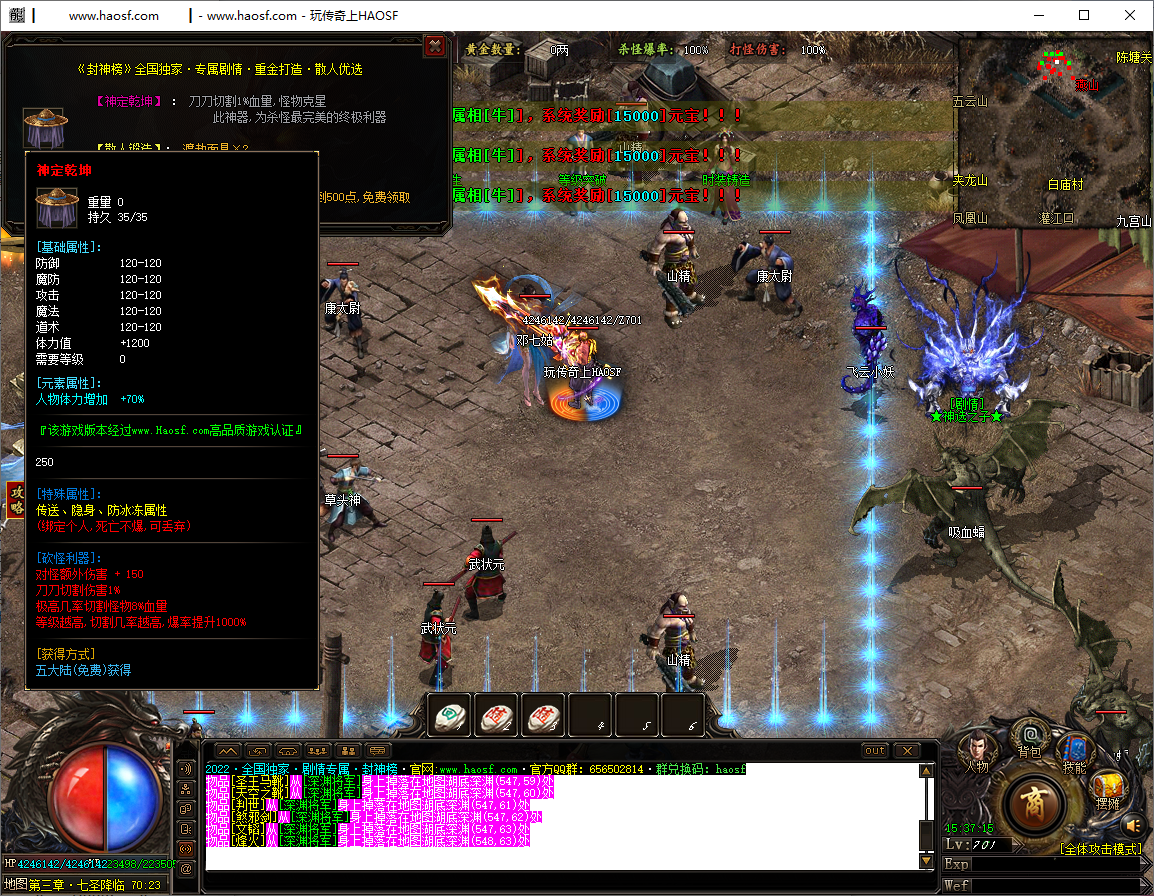Maximize the game window
The image size is (1154, 896).
tap(1084, 15)
